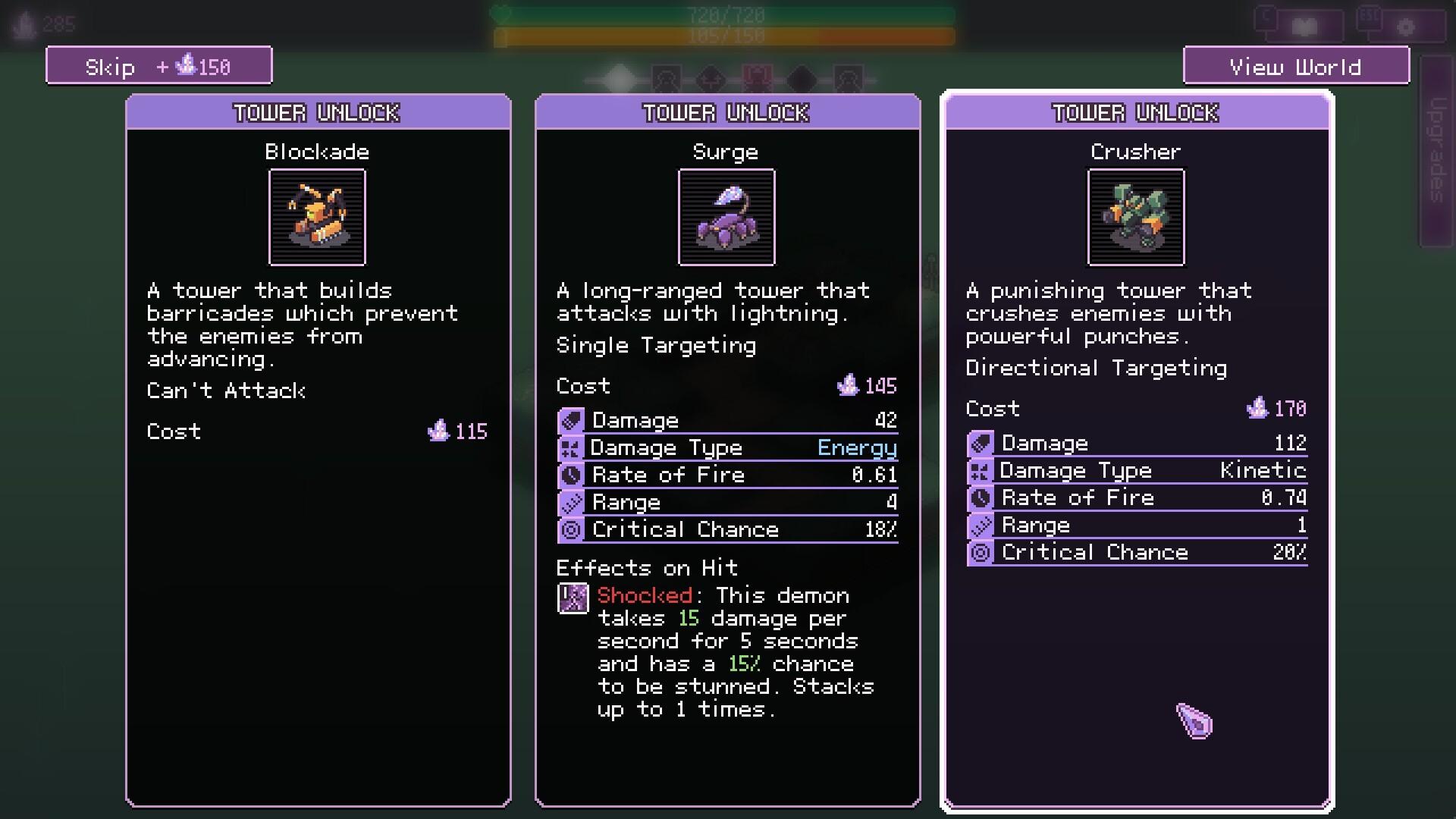Open the Tower Unlock header of Crusher card
This screenshot has width=1456, height=819.
(1135, 114)
